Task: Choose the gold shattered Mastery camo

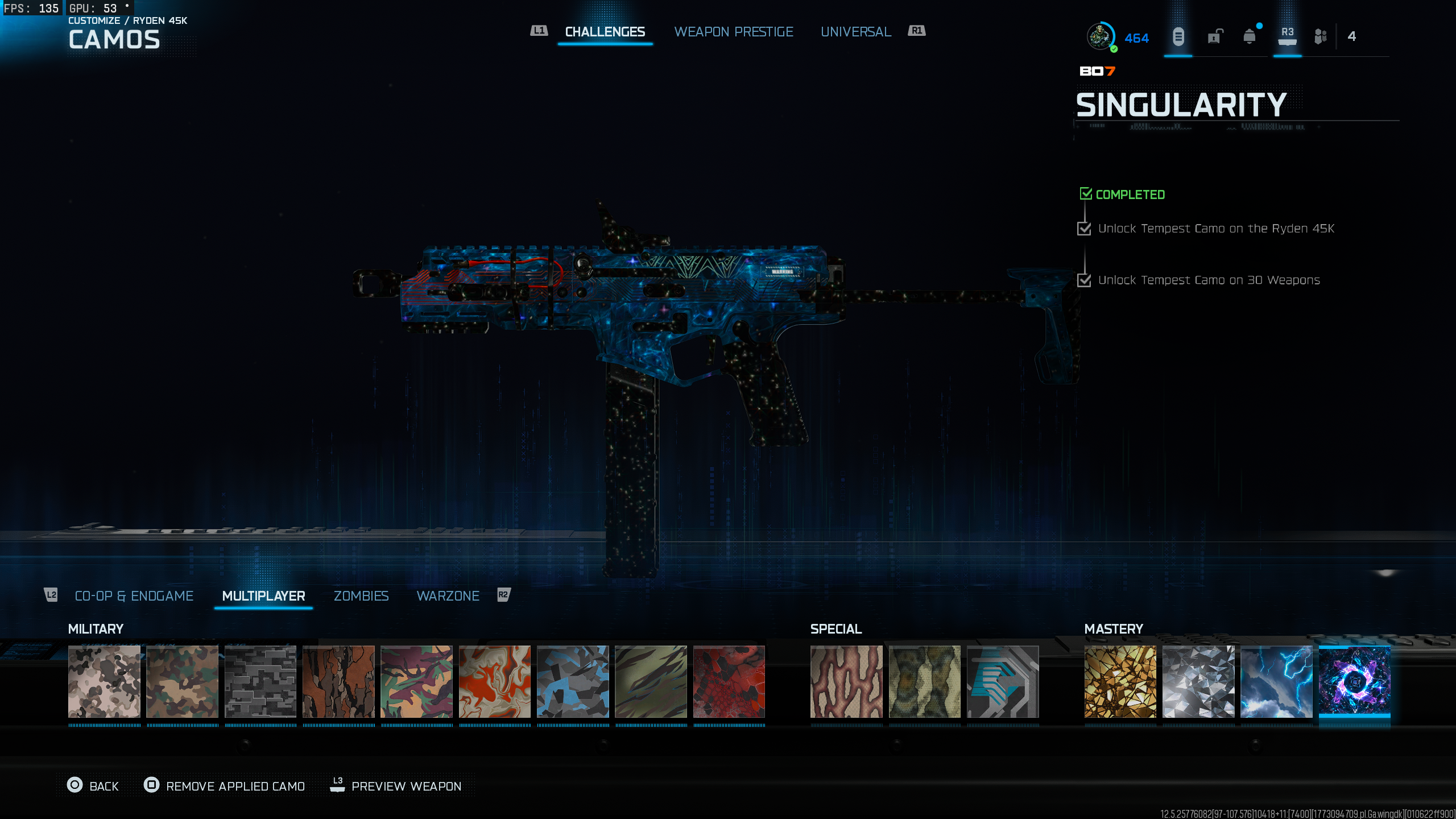Action: tap(1120, 681)
